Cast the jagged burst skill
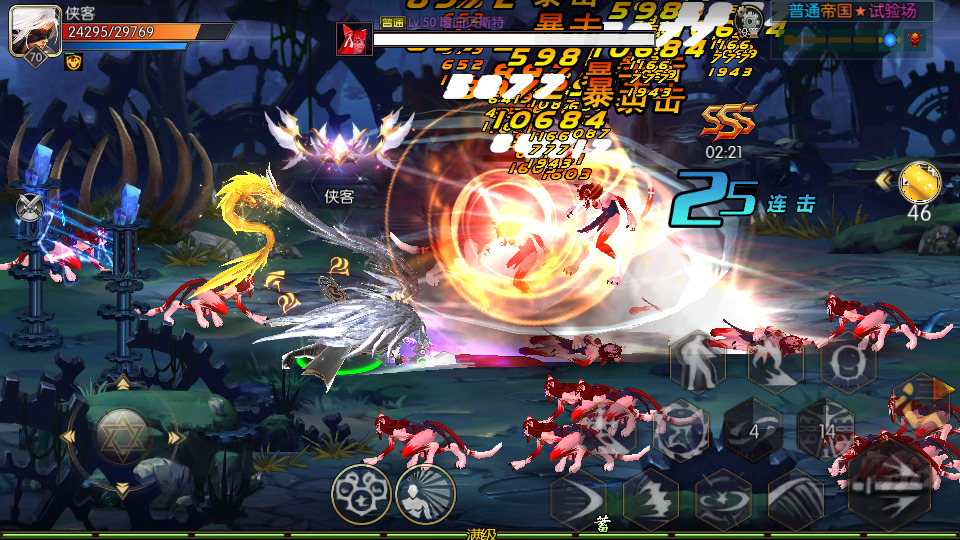 click(x=651, y=497)
